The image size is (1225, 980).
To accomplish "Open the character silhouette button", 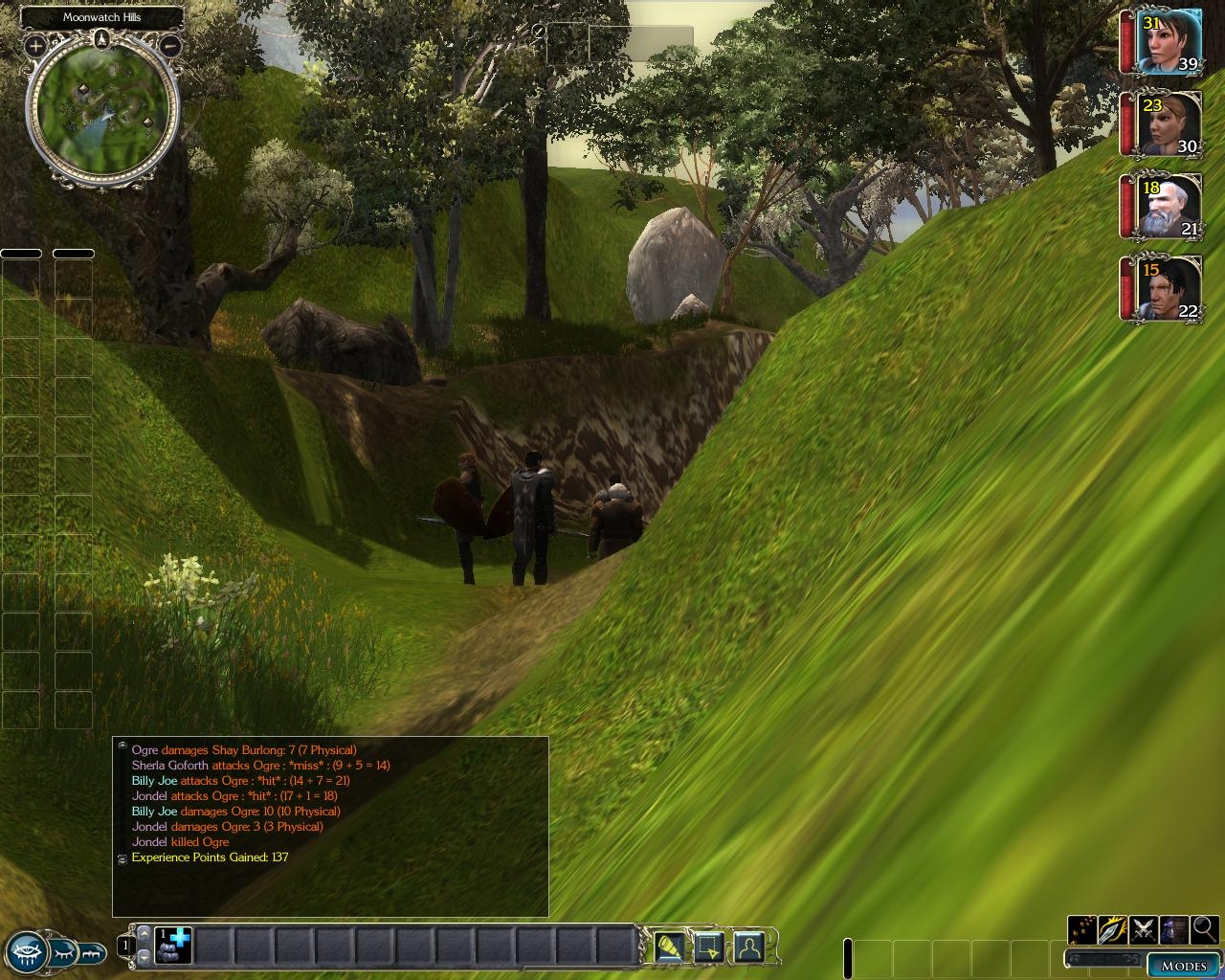I will [x=748, y=947].
